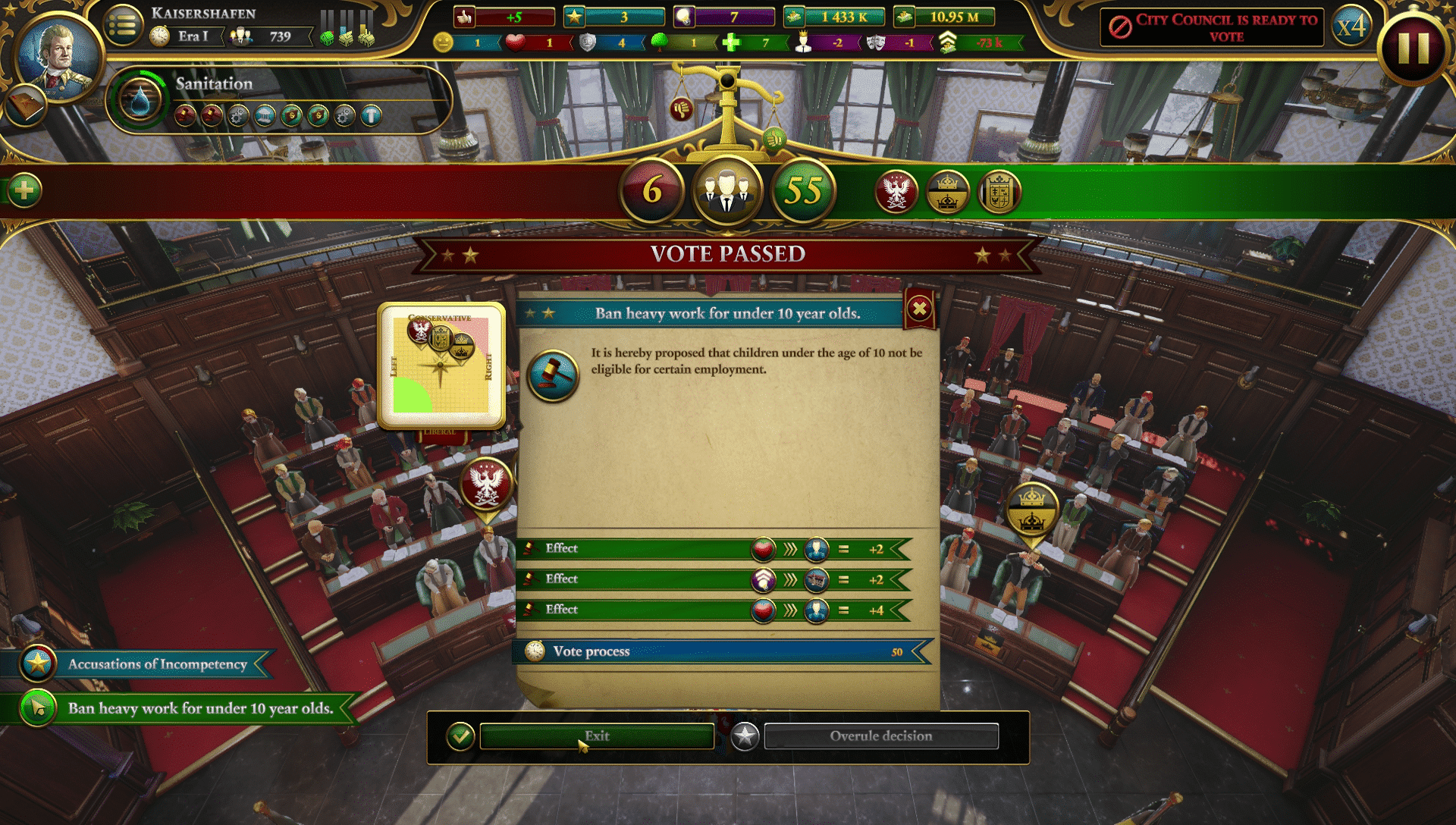
Task: Open the journal book icon
Action: (x=24, y=106)
